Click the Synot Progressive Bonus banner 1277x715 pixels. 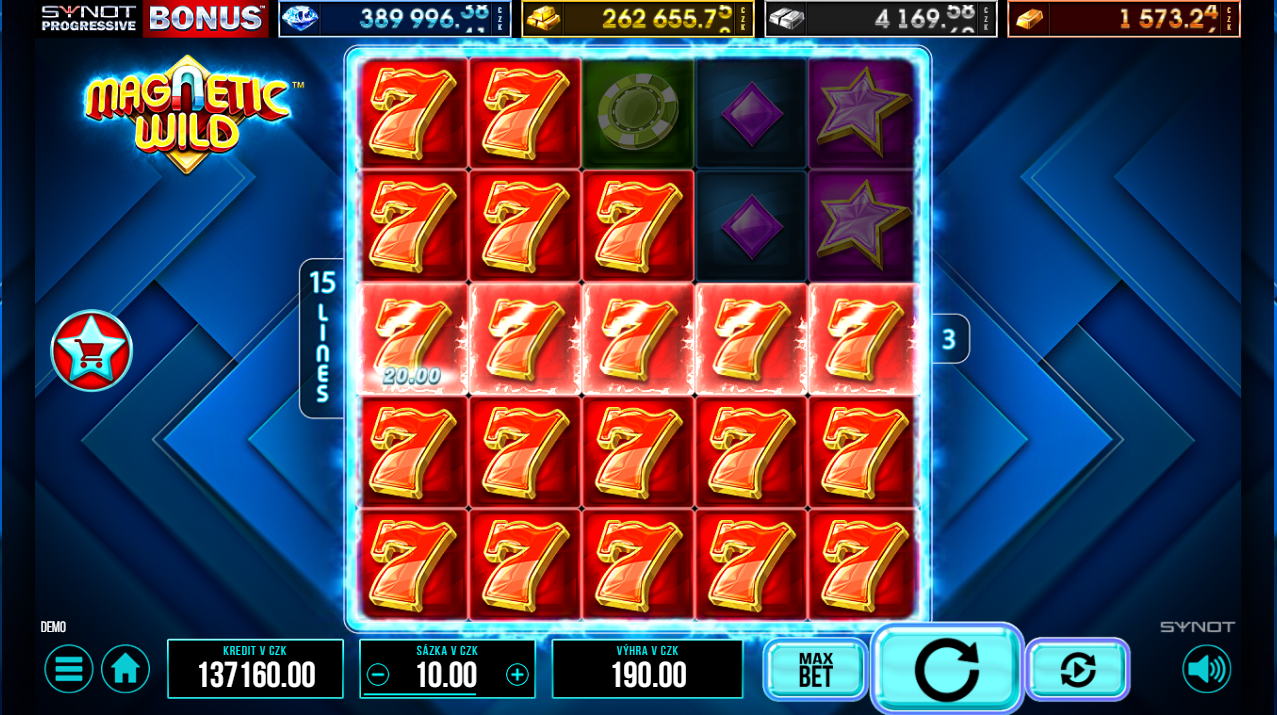pos(154,18)
